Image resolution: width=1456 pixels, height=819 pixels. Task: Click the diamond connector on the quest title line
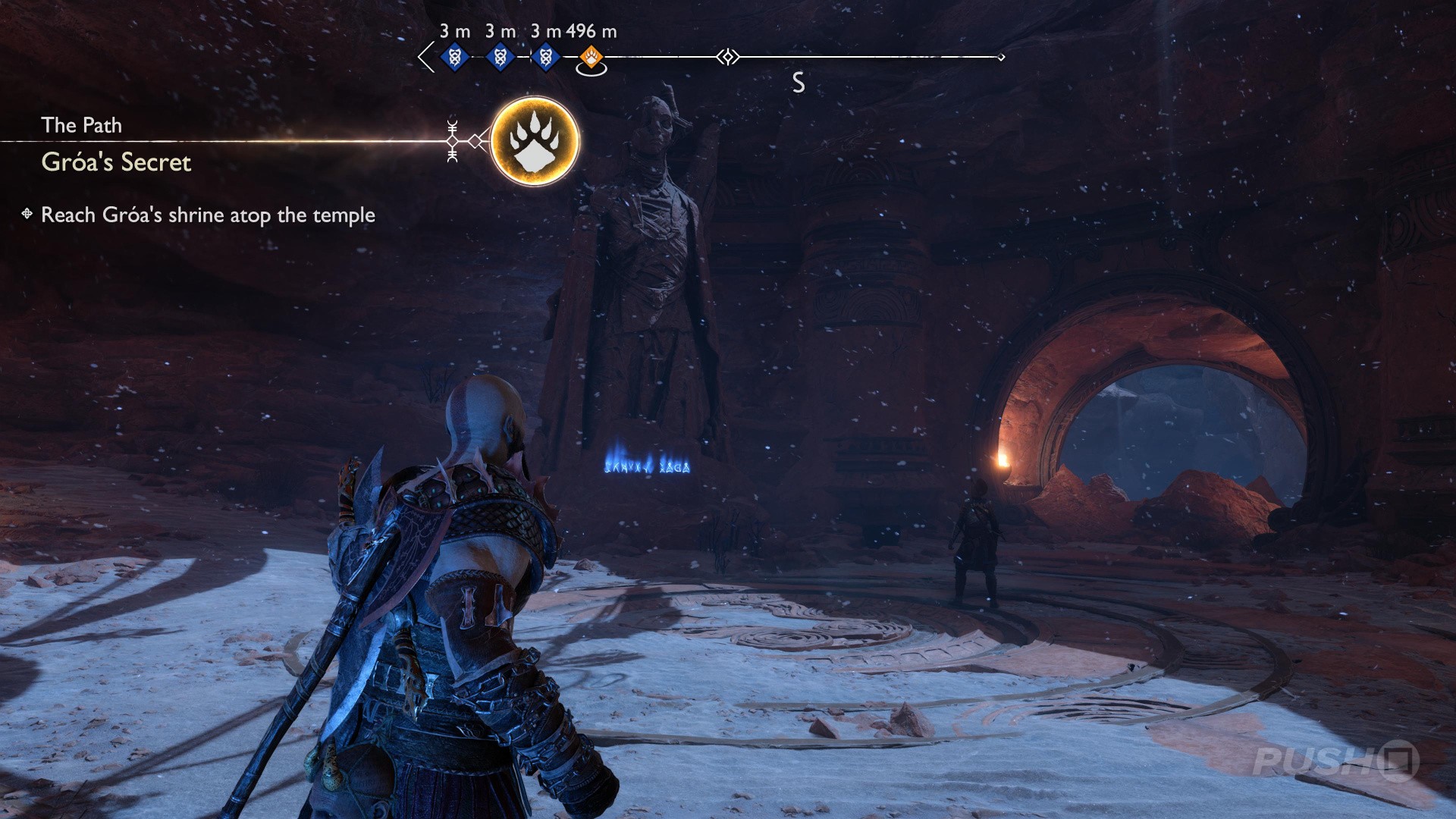click(476, 140)
